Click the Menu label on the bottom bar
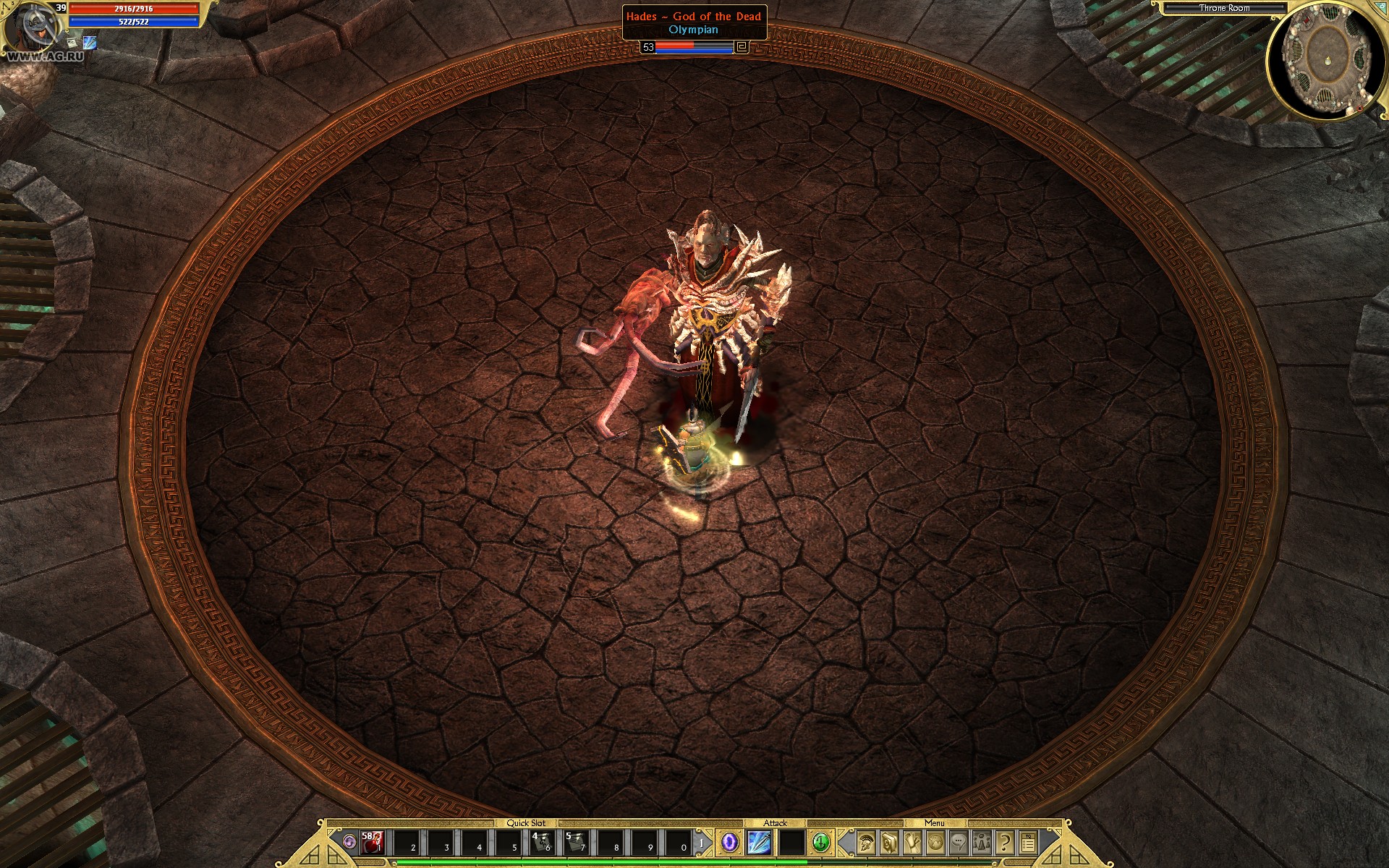This screenshot has height=868, width=1389. 935,822
